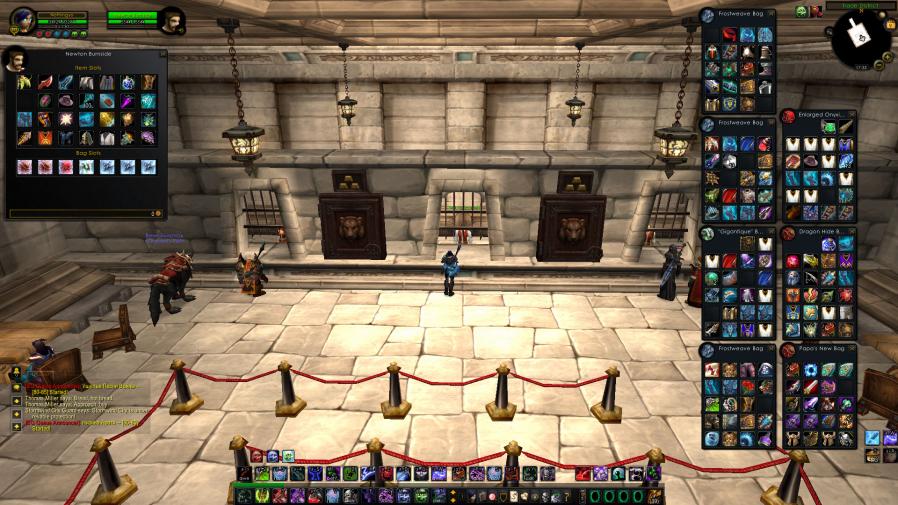
Task: Close the "Gigantique" Bag window
Action: [770, 232]
